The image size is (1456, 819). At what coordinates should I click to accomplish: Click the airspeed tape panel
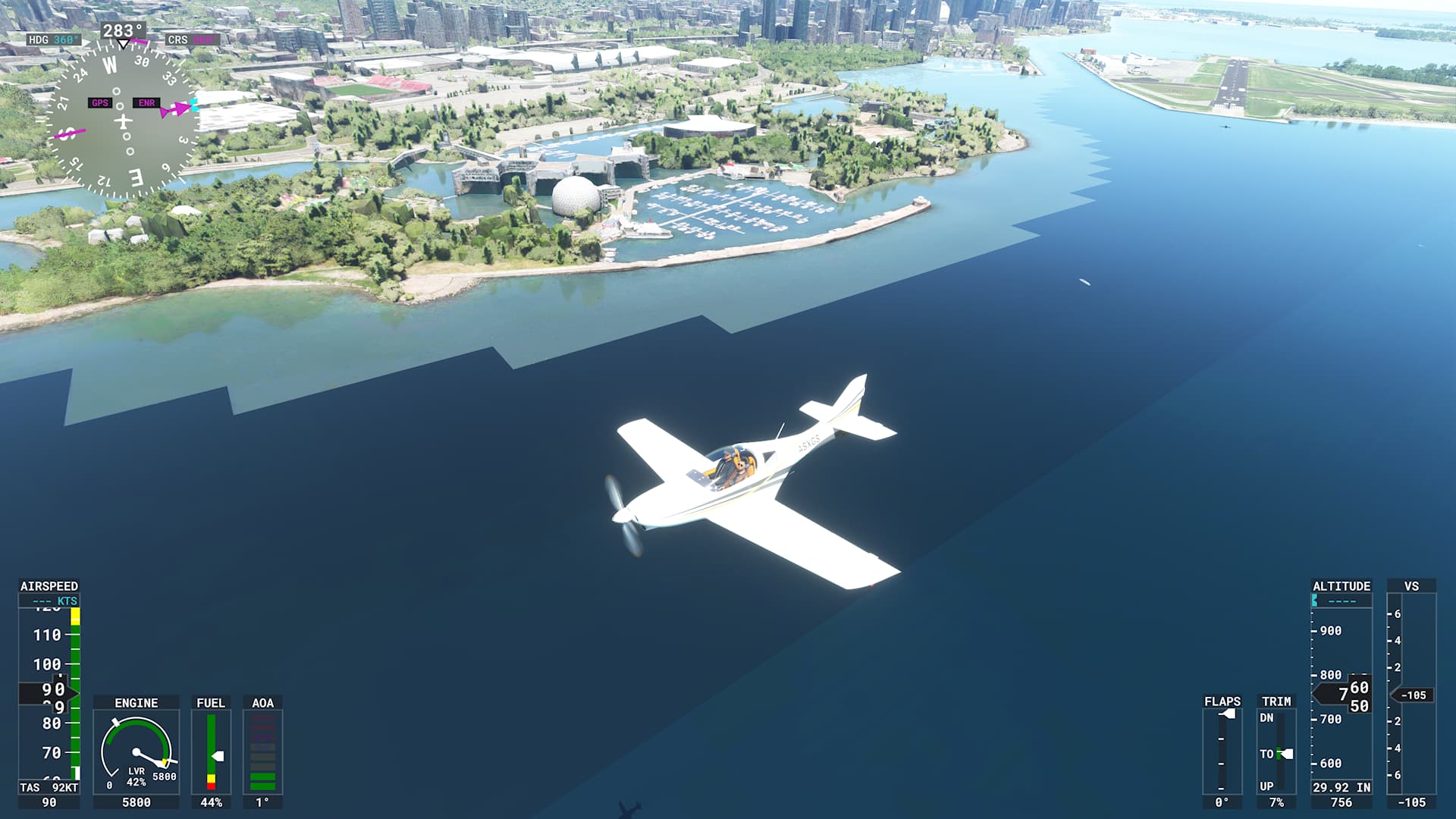click(49, 692)
